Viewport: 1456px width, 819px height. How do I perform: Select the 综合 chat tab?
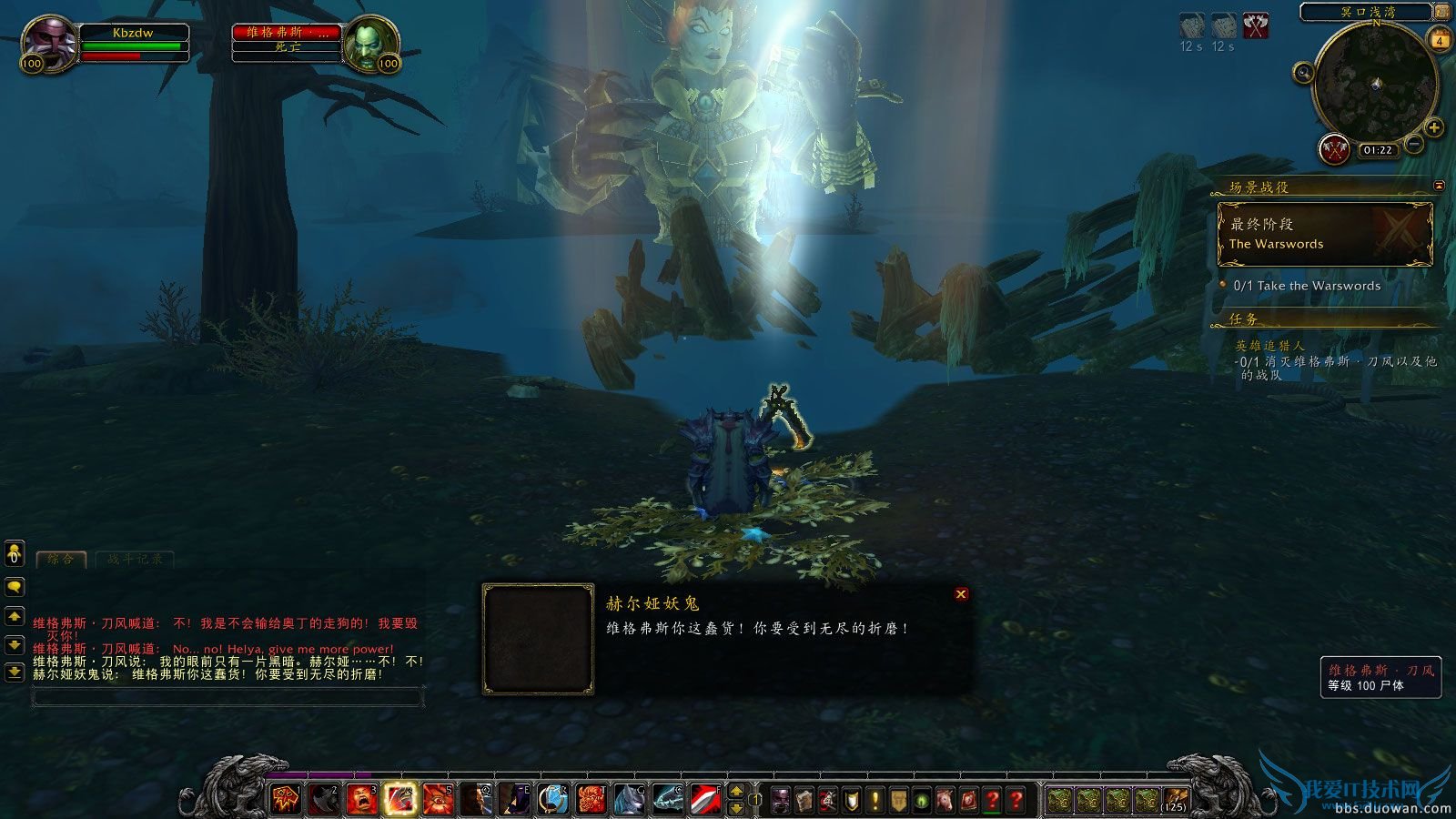59,560
